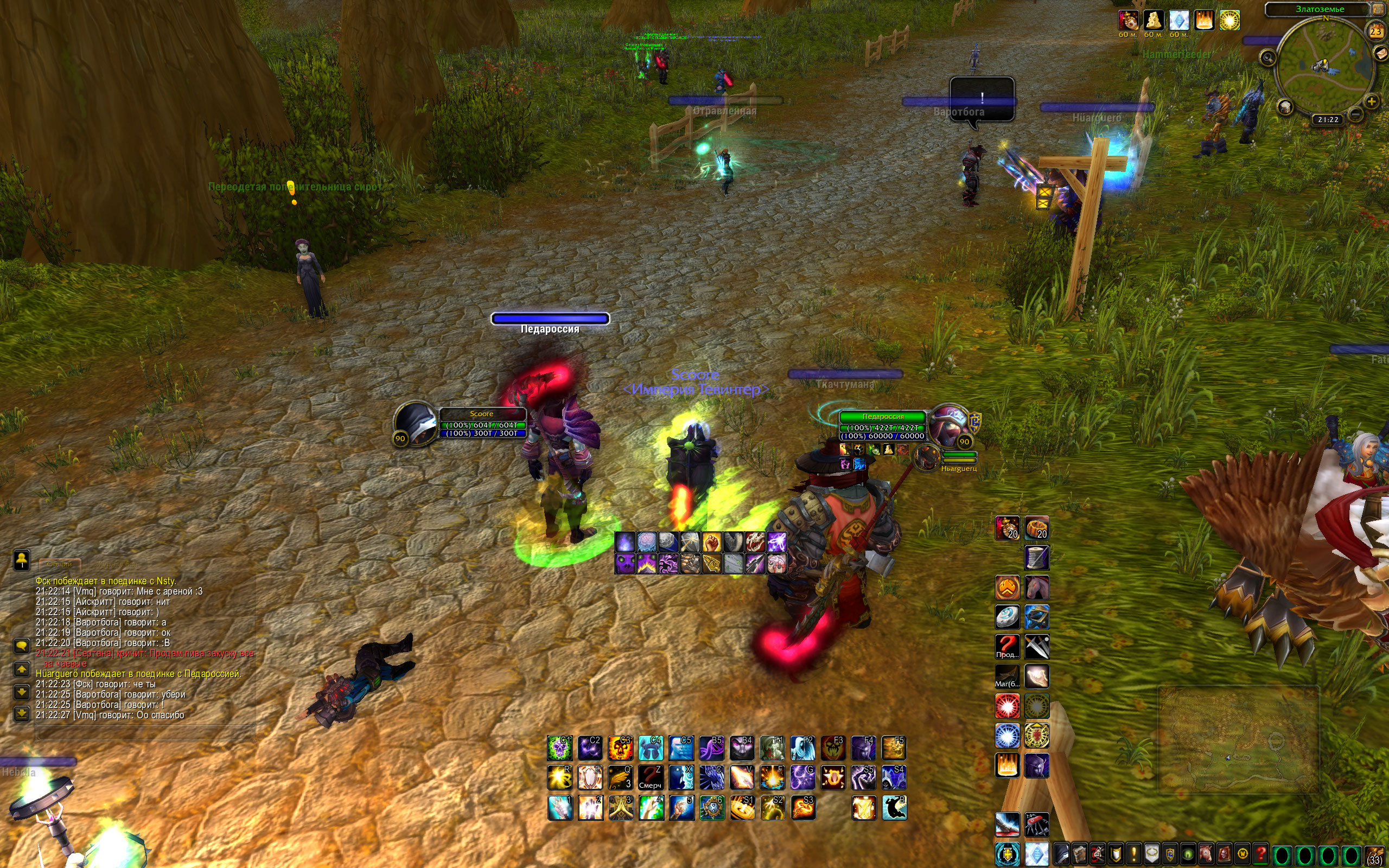Open the main backpack showing 33 free slots
The width and height of the screenshot is (1389, 868).
pyautogui.click(x=1374, y=855)
